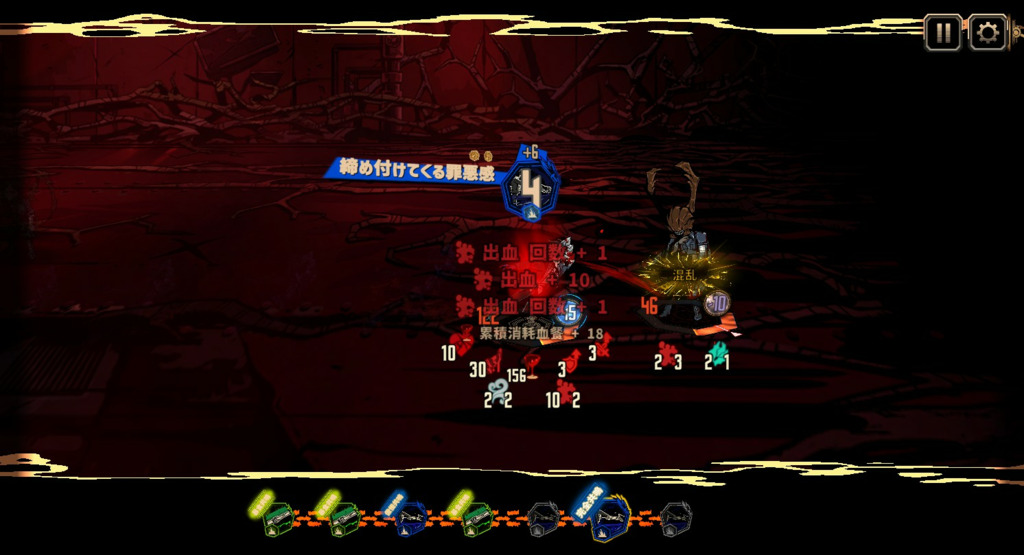Open the gear settings menu
1024x555 pixels.
click(987, 33)
